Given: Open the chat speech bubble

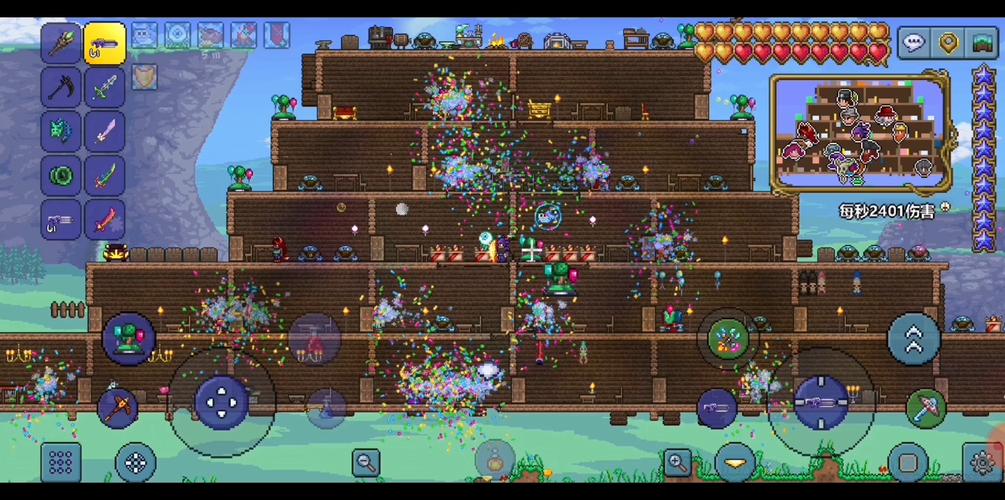Looking at the screenshot, I should (914, 43).
